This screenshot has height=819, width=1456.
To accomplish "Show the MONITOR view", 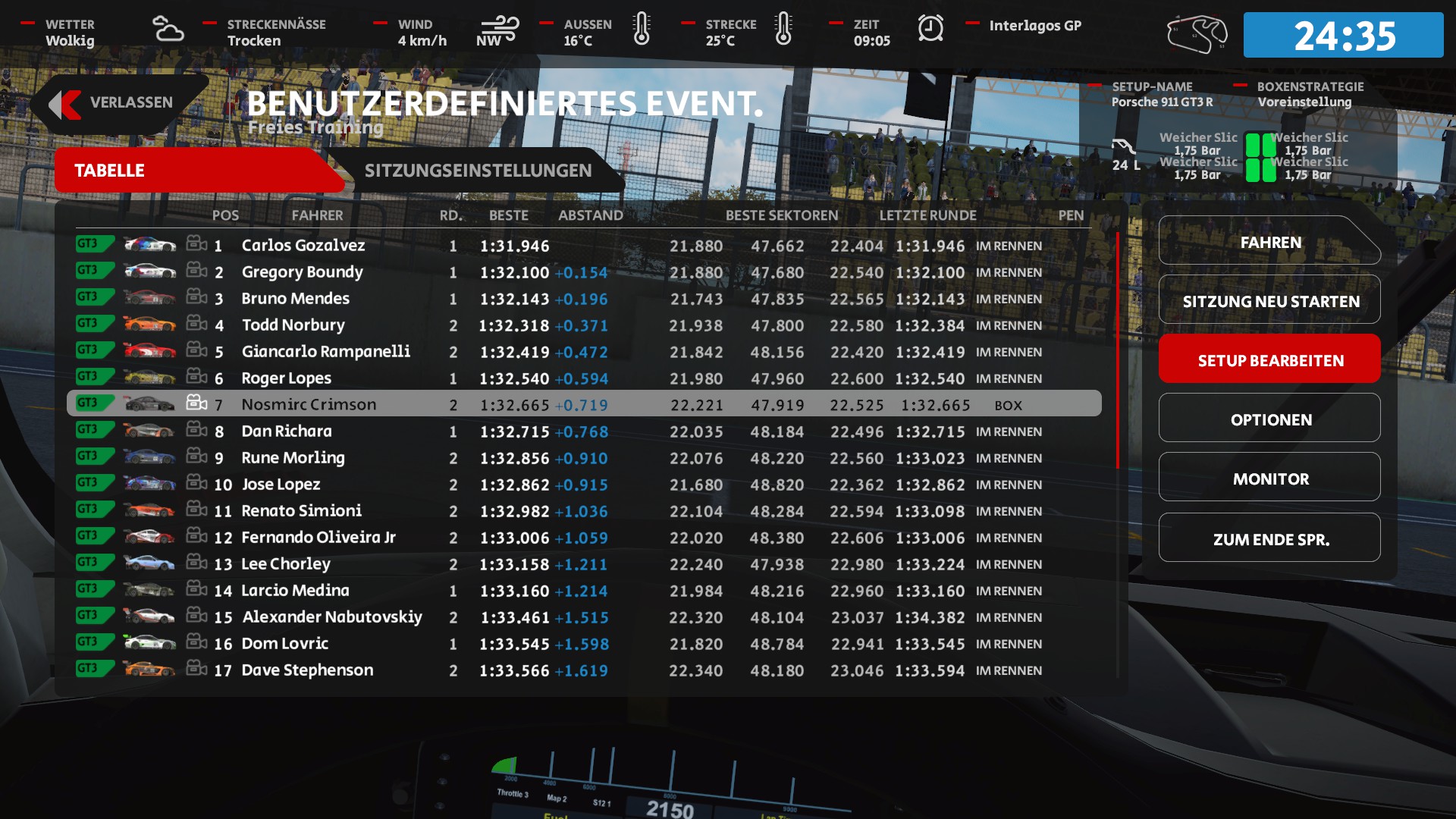I will coord(1269,479).
